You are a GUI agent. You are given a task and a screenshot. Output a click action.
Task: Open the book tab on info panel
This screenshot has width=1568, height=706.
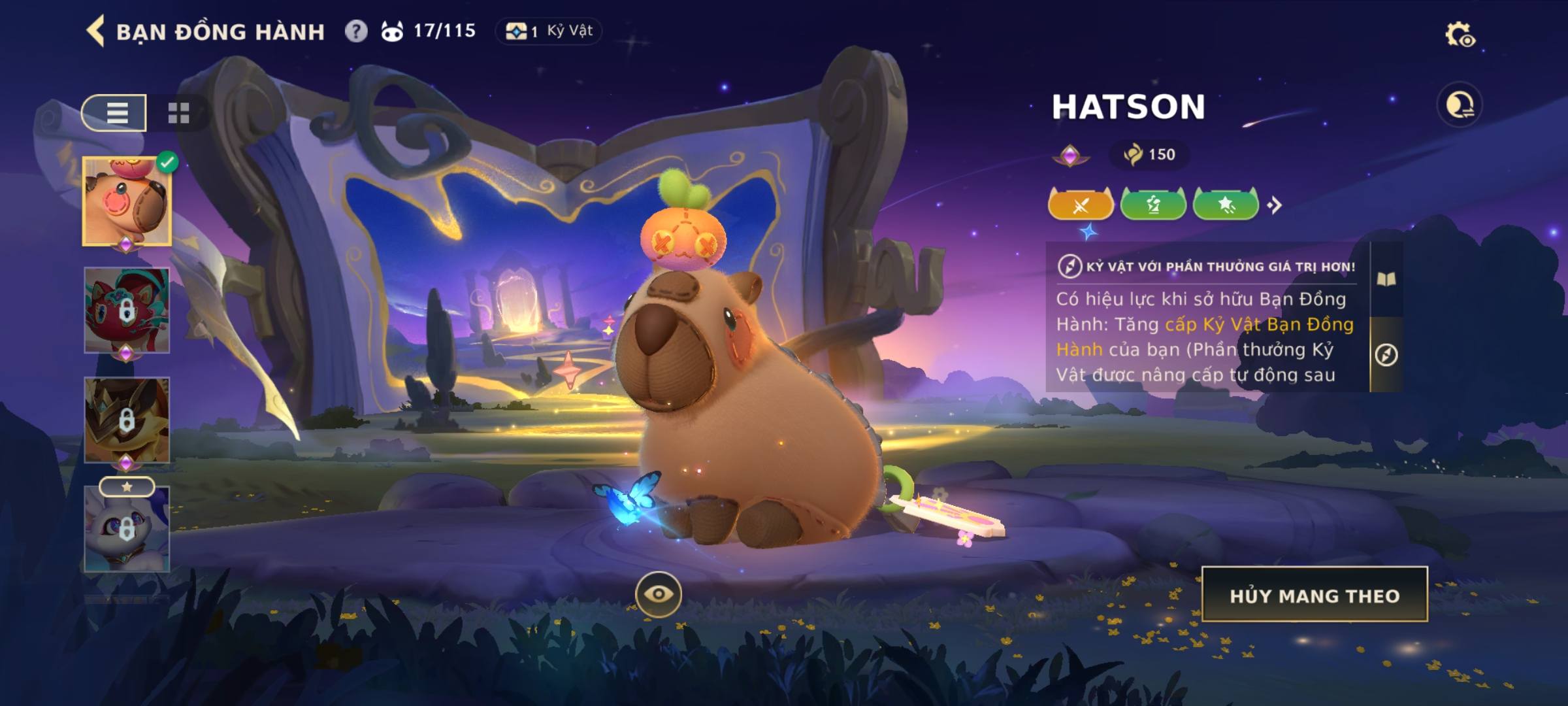(x=1386, y=280)
